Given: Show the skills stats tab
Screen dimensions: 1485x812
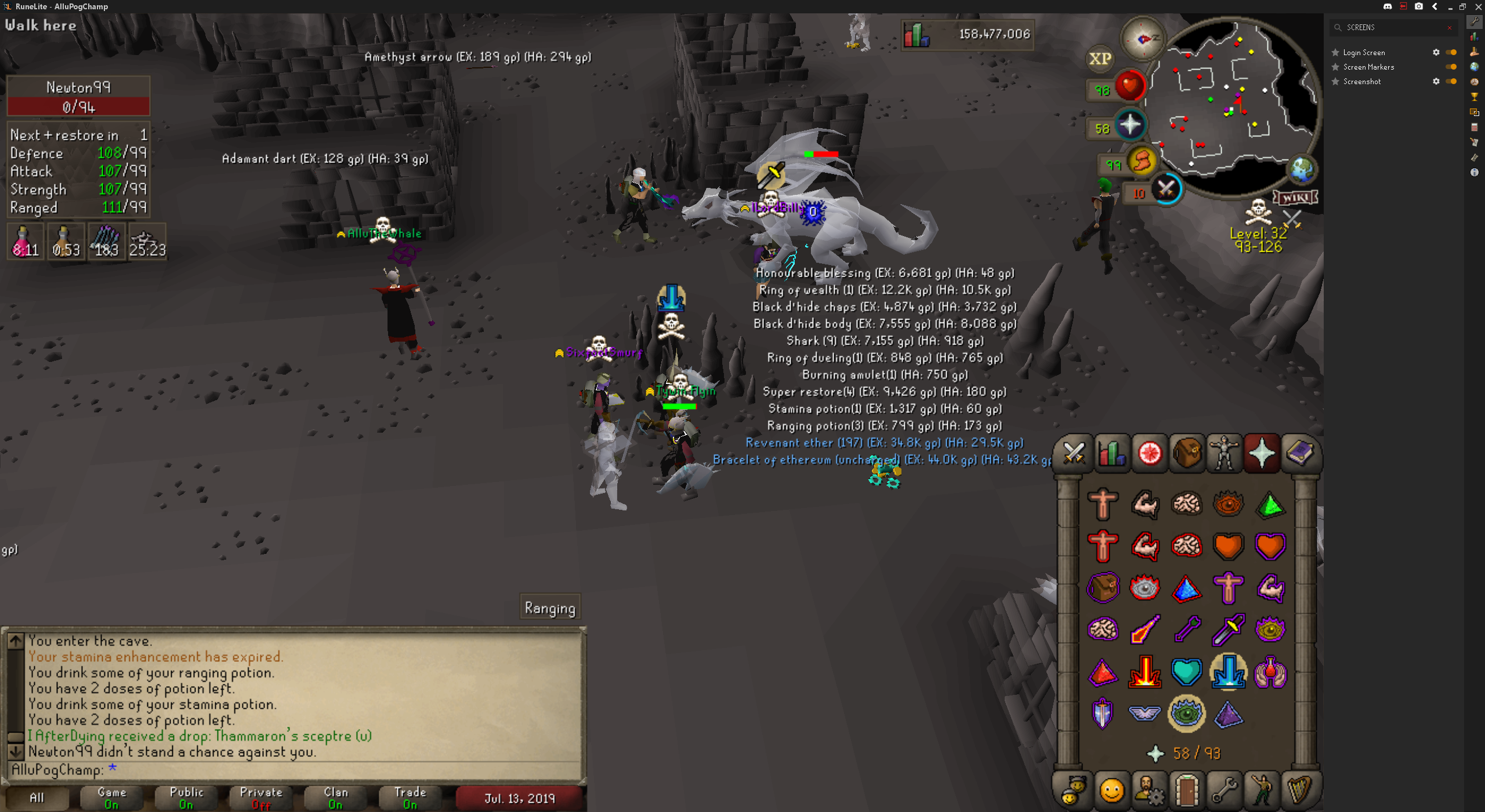Looking at the screenshot, I should click(x=1111, y=453).
